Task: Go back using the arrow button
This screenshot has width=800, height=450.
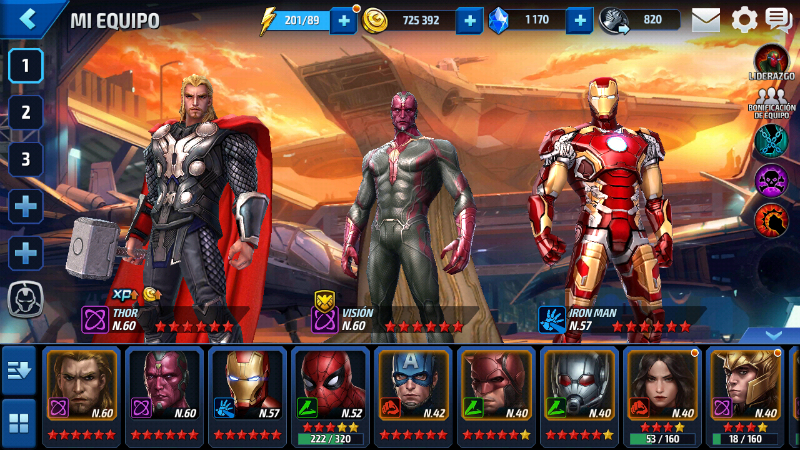Action: [x=27, y=18]
